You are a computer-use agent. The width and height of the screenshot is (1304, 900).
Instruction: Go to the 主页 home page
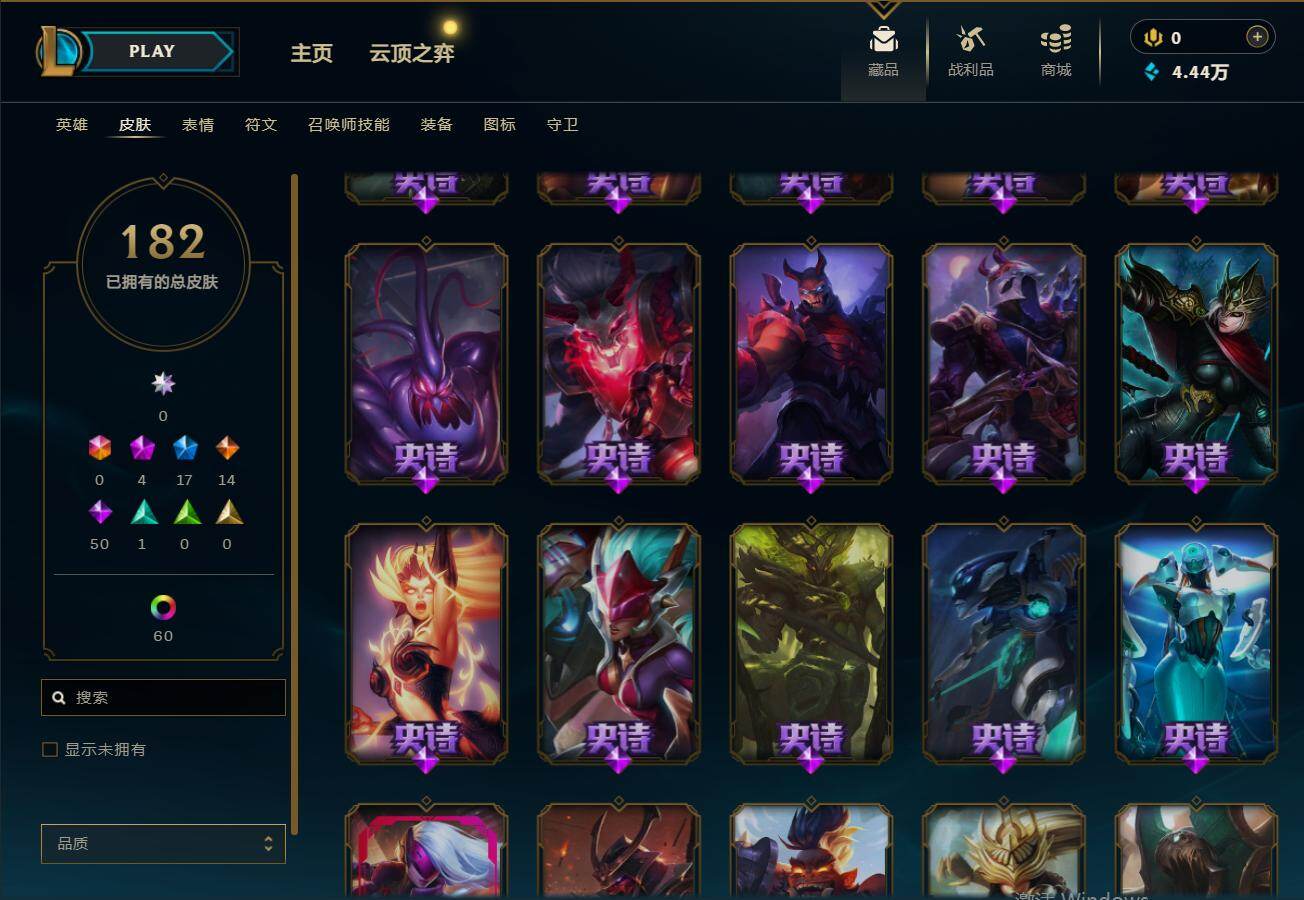tap(311, 53)
